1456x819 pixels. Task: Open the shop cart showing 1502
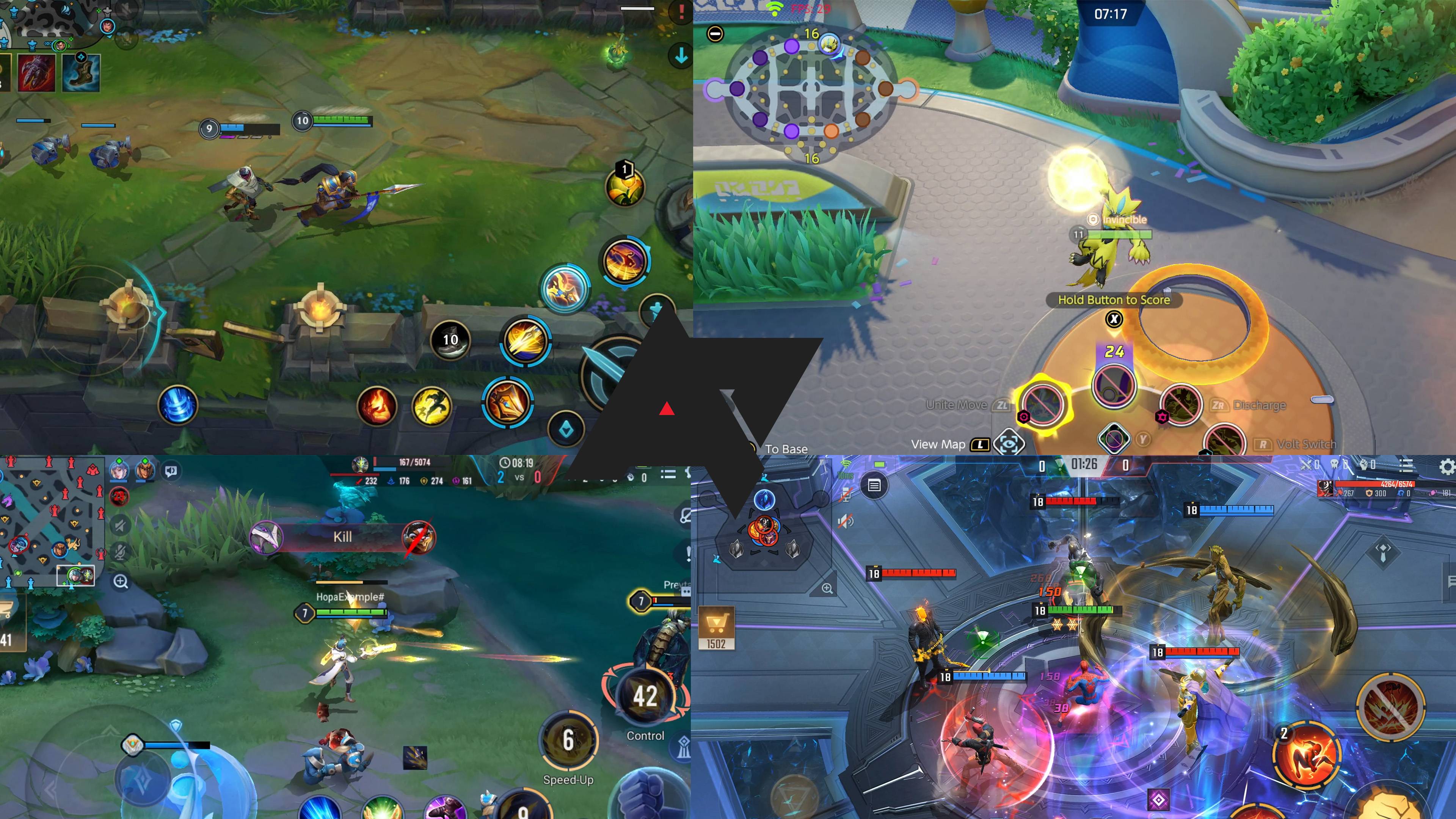click(715, 628)
